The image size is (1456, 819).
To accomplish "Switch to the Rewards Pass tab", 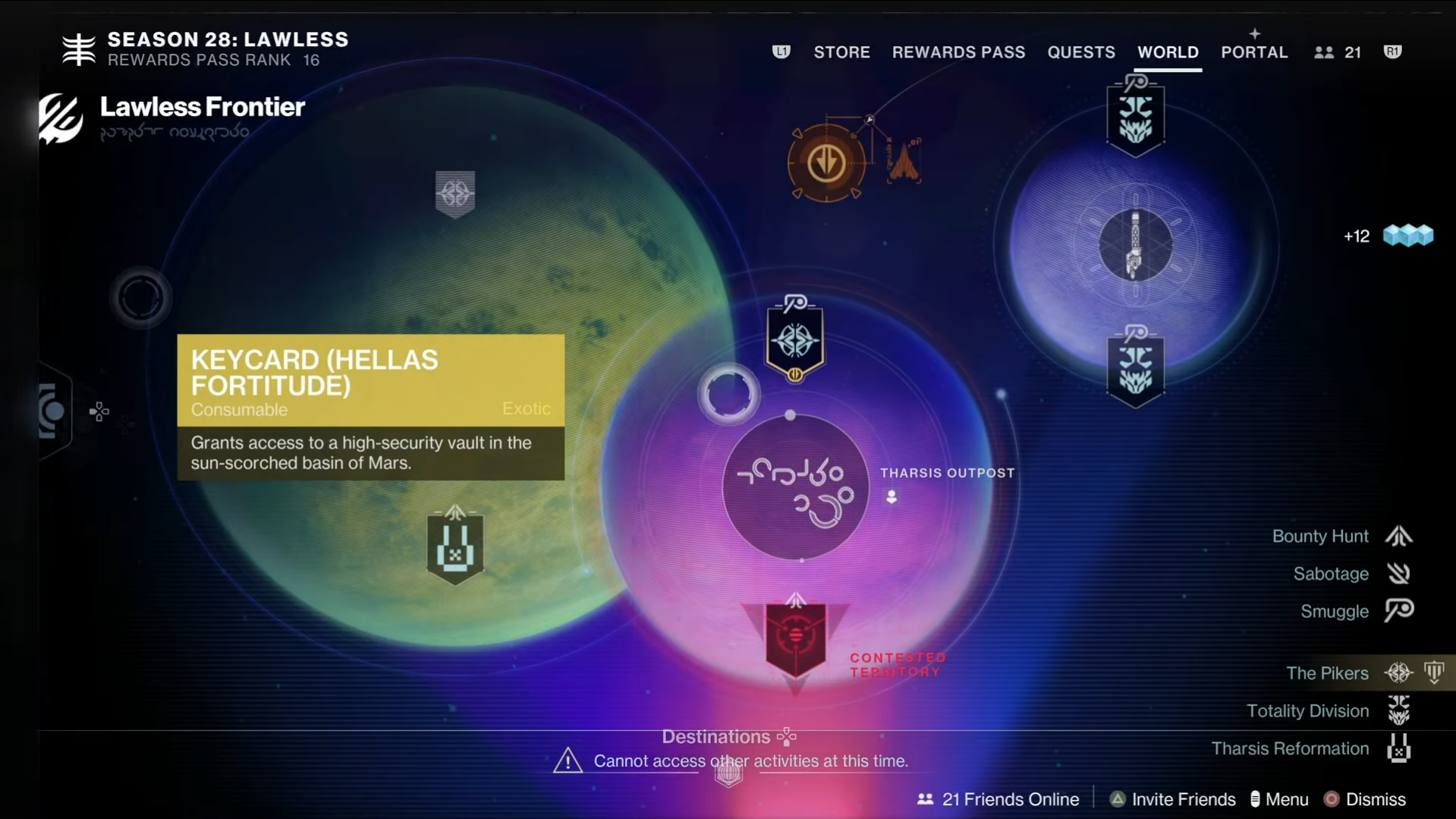I will (x=958, y=52).
